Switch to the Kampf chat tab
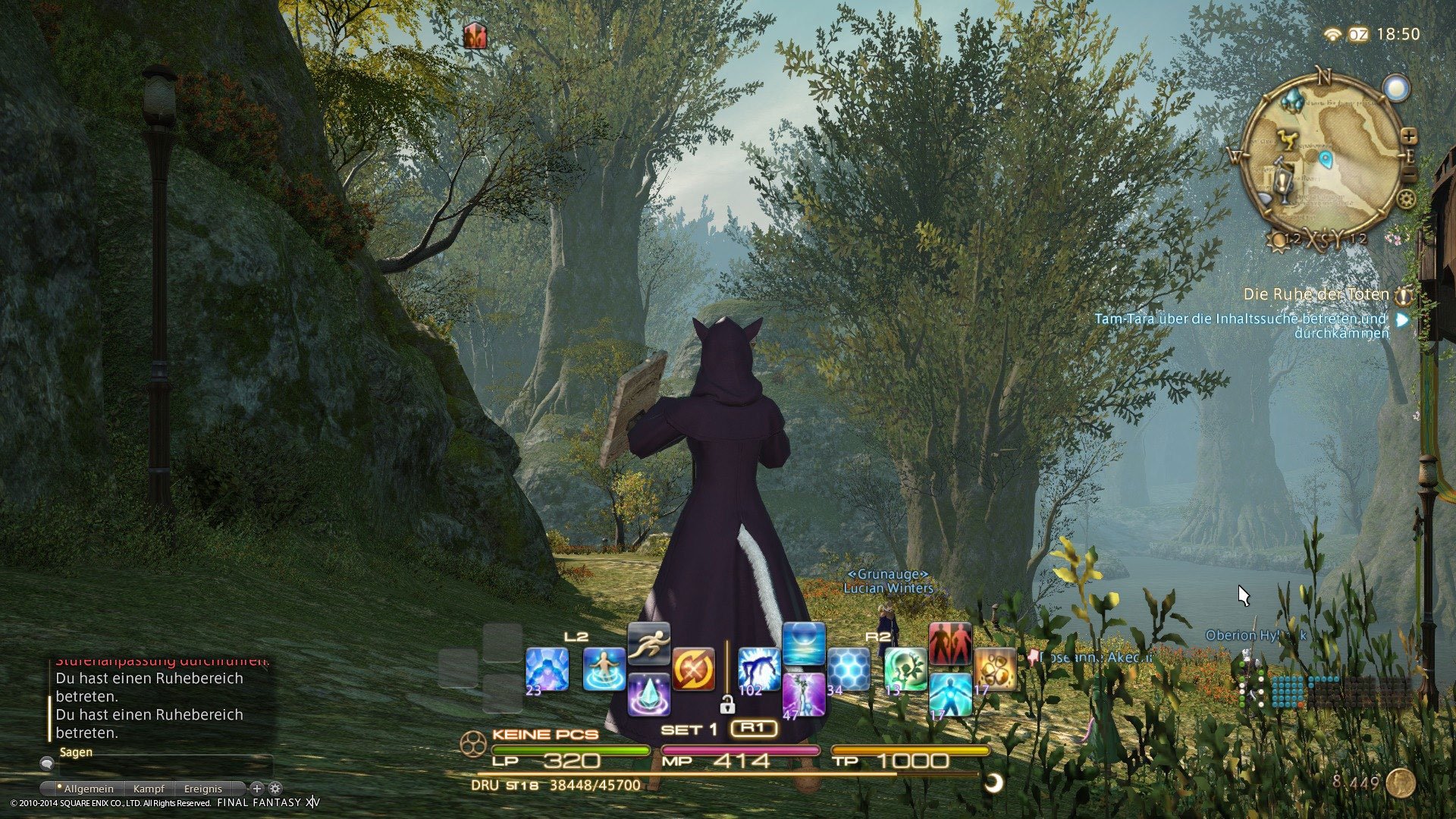The height and width of the screenshot is (819, 1456). (149, 788)
